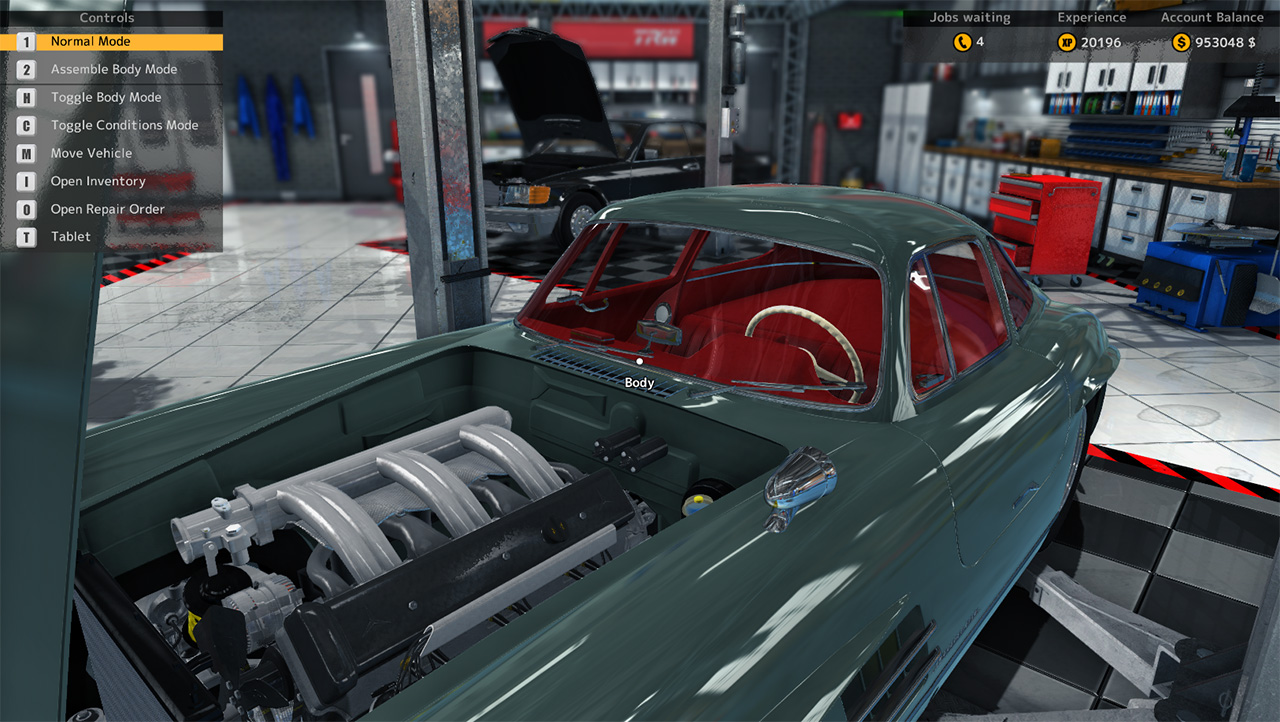Click the dollar icon next to Account Balance
Viewport: 1280px width, 722px height.
tap(1180, 42)
